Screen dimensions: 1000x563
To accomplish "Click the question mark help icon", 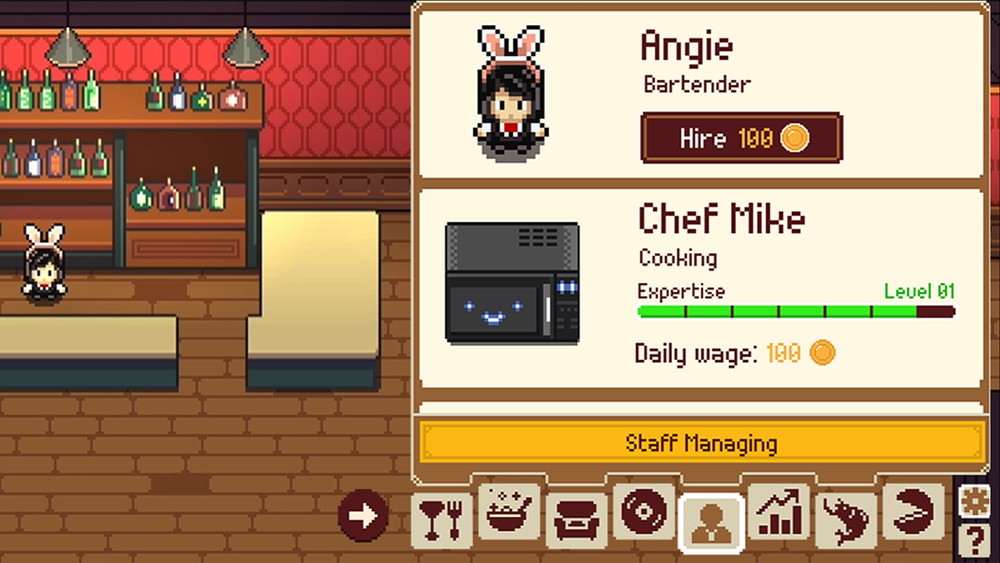I will click(974, 540).
